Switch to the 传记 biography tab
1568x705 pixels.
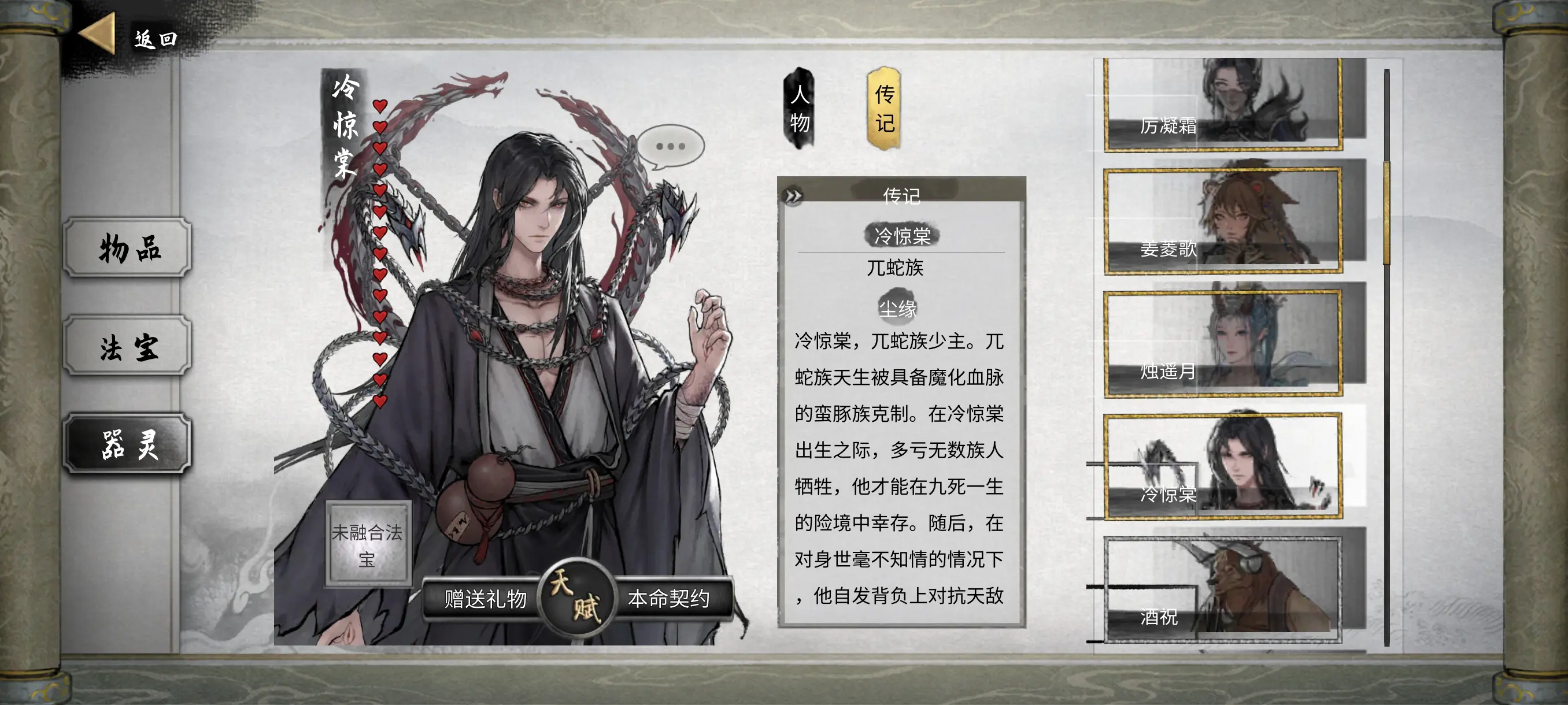(884, 108)
